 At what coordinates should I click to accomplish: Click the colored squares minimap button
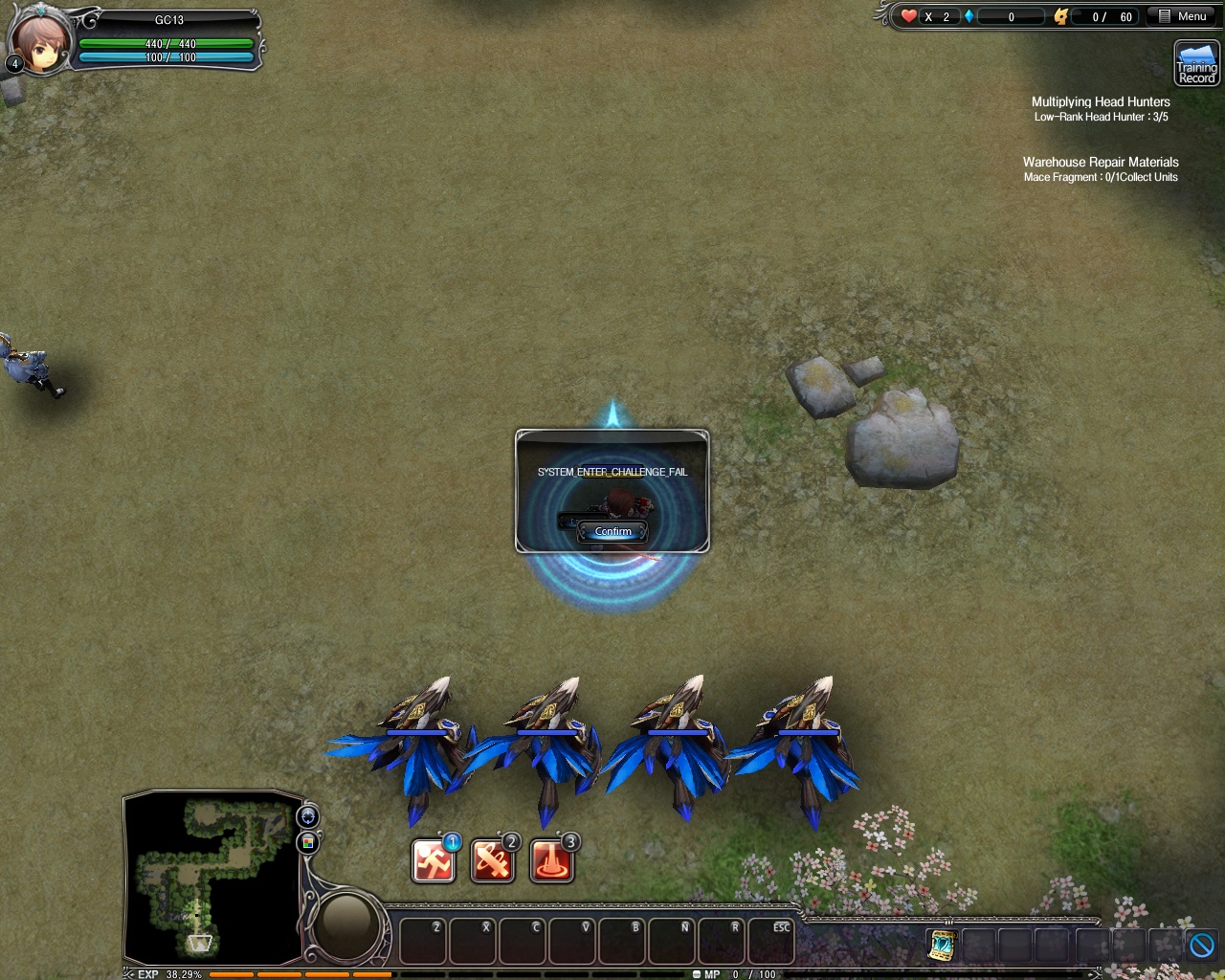click(x=308, y=842)
